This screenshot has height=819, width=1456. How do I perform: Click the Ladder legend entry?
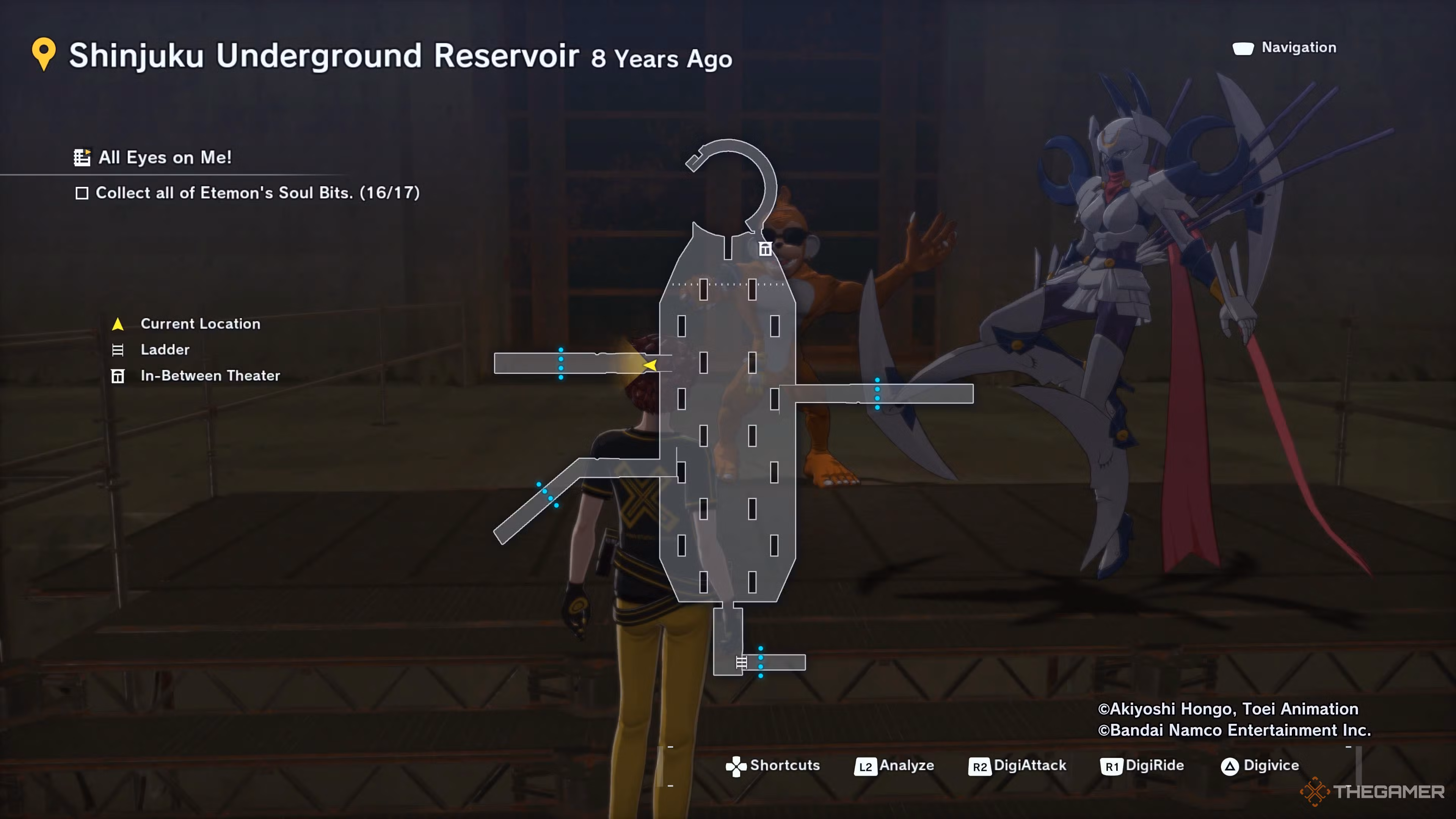pos(165,350)
